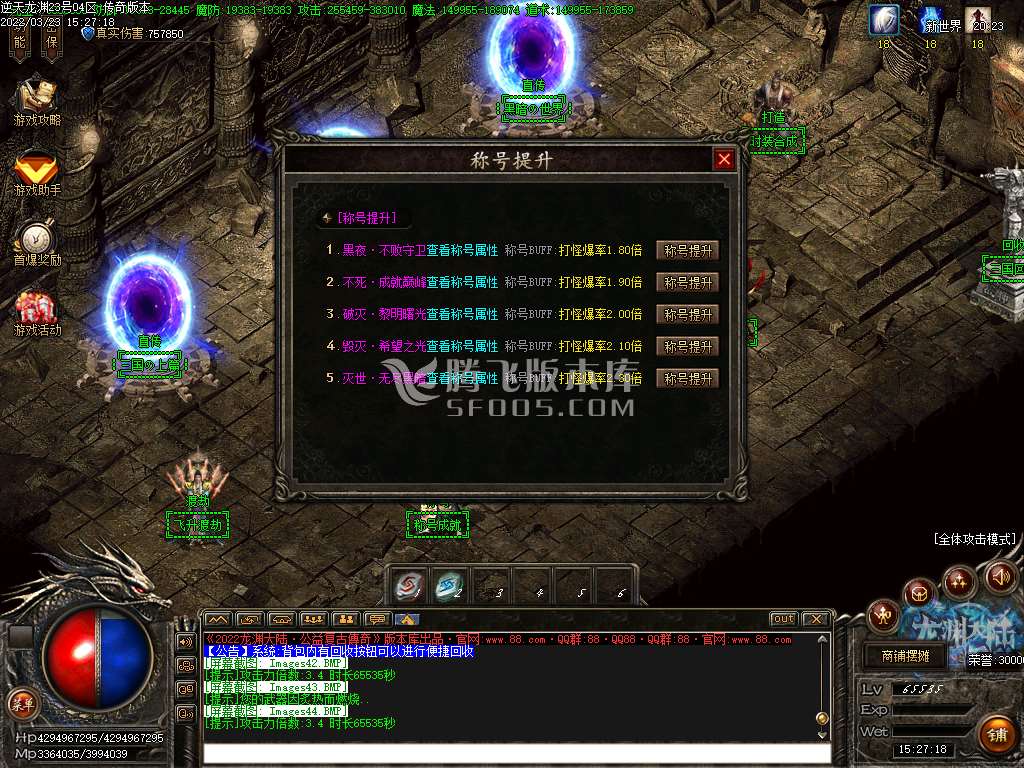The height and width of the screenshot is (768, 1024).
Task: Open the 游戏攻略 game guide
Action: (x=37, y=101)
